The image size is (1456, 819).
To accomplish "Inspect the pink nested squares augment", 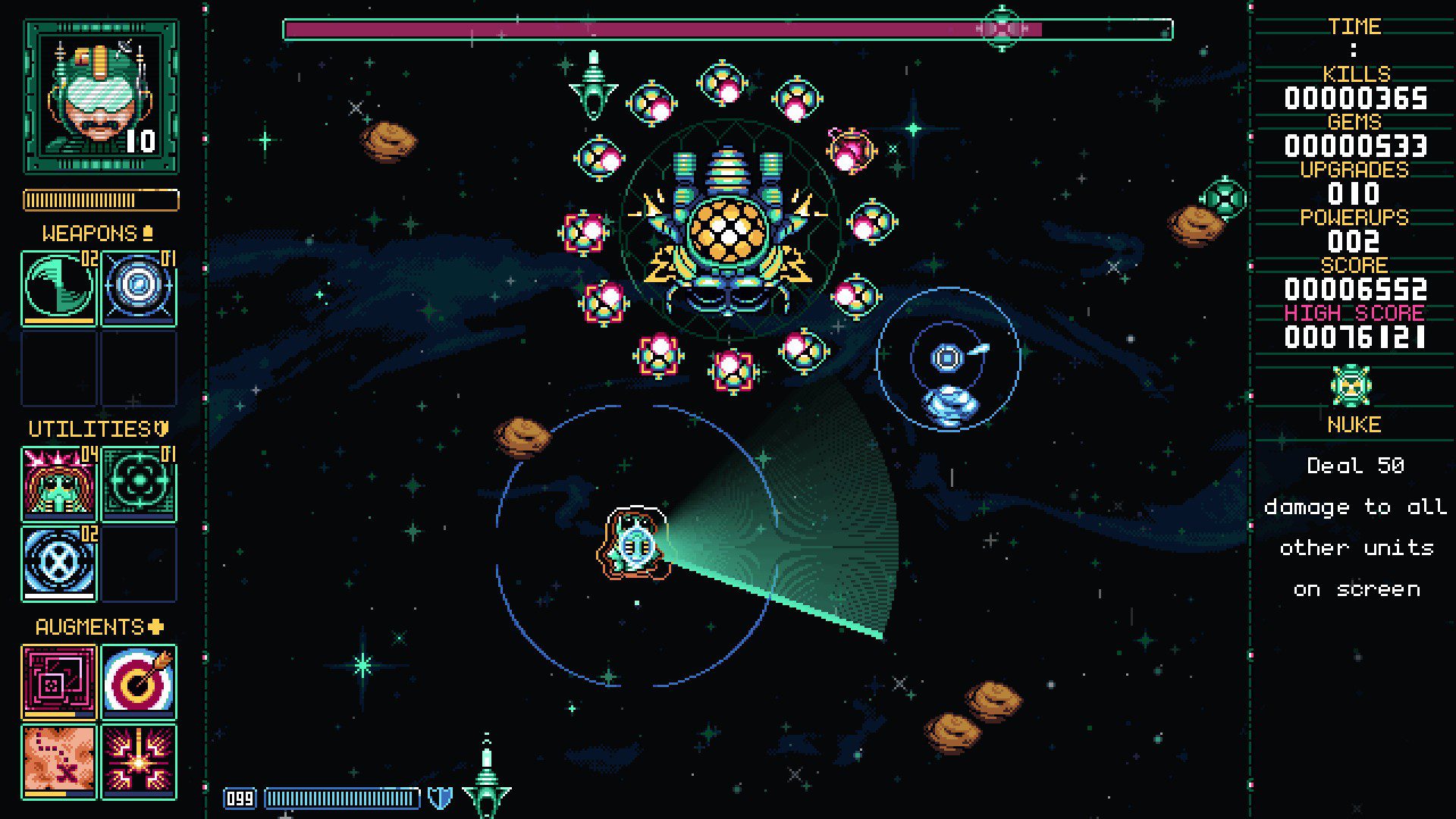I will coord(59,681).
